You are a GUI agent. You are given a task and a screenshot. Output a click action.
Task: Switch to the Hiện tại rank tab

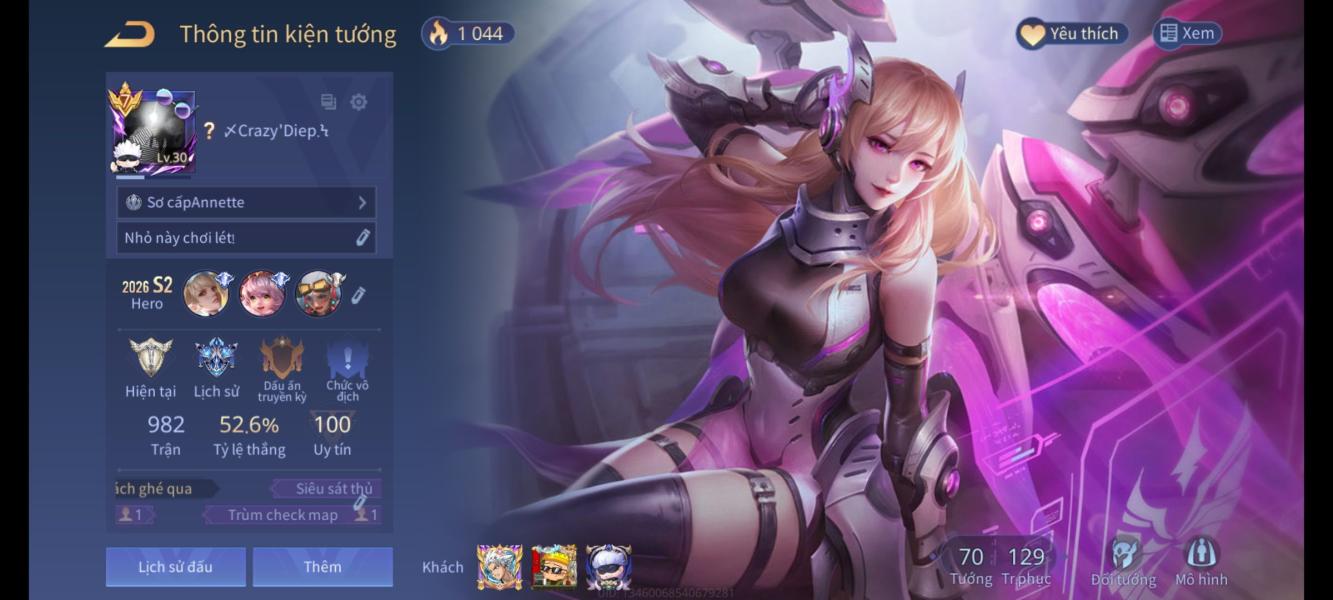[151, 368]
